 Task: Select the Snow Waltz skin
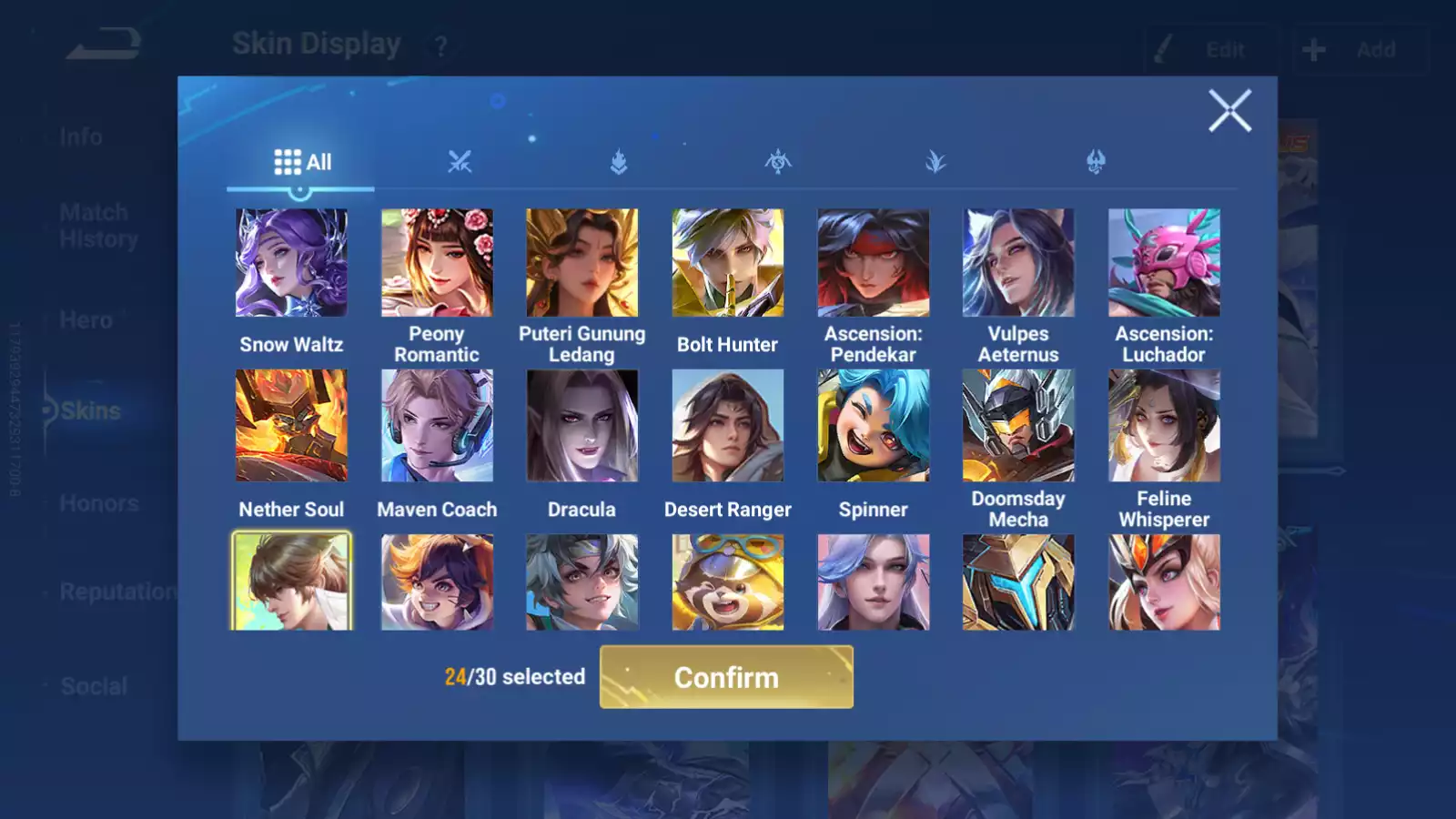tap(291, 263)
